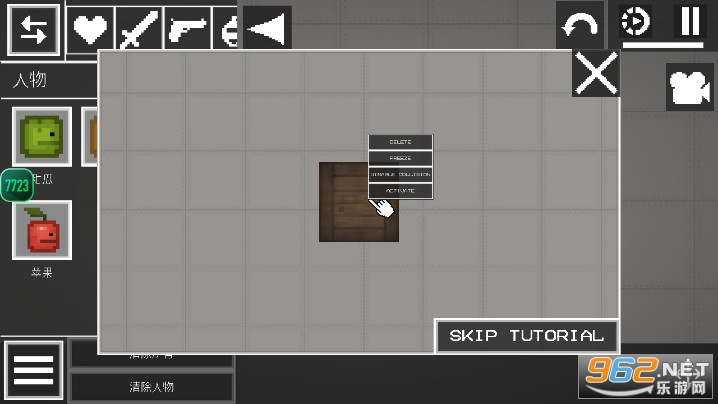Select the red apple character
The height and width of the screenshot is (404, 718).
tap(42, 231)
